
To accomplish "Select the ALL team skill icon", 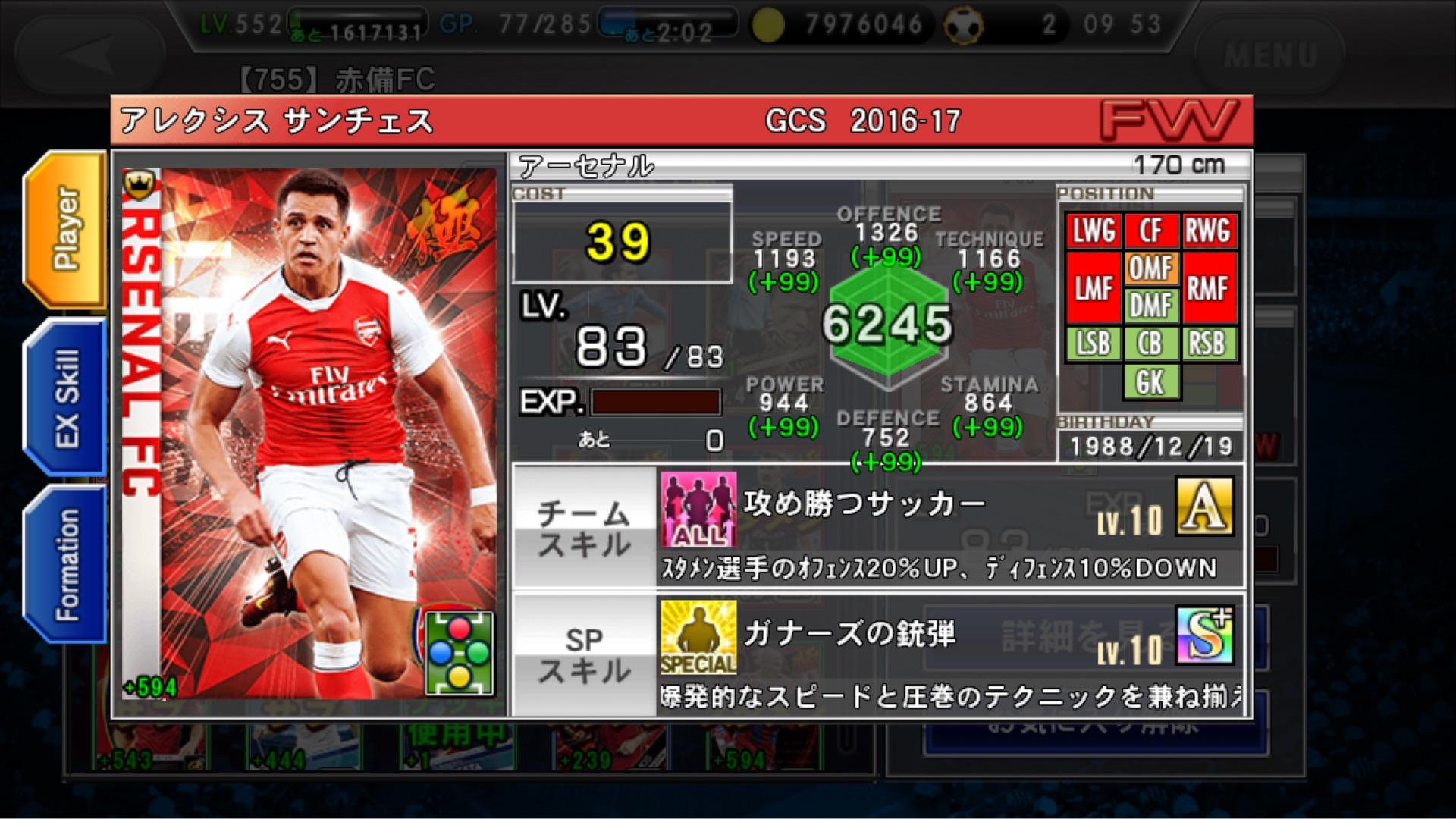I will (x=698, y=509).
